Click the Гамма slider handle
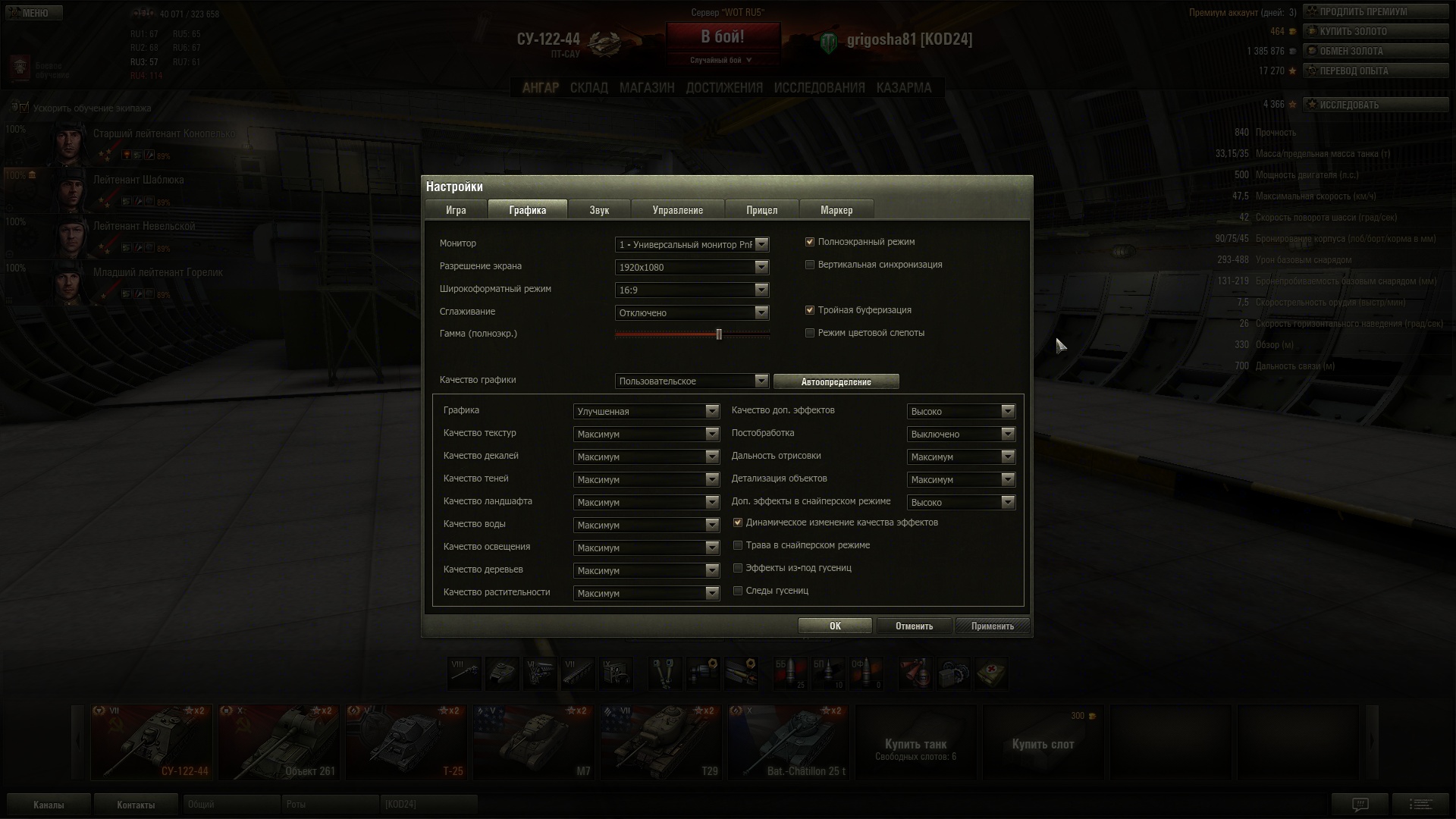 pyautogui.click(x=719, y=334)
